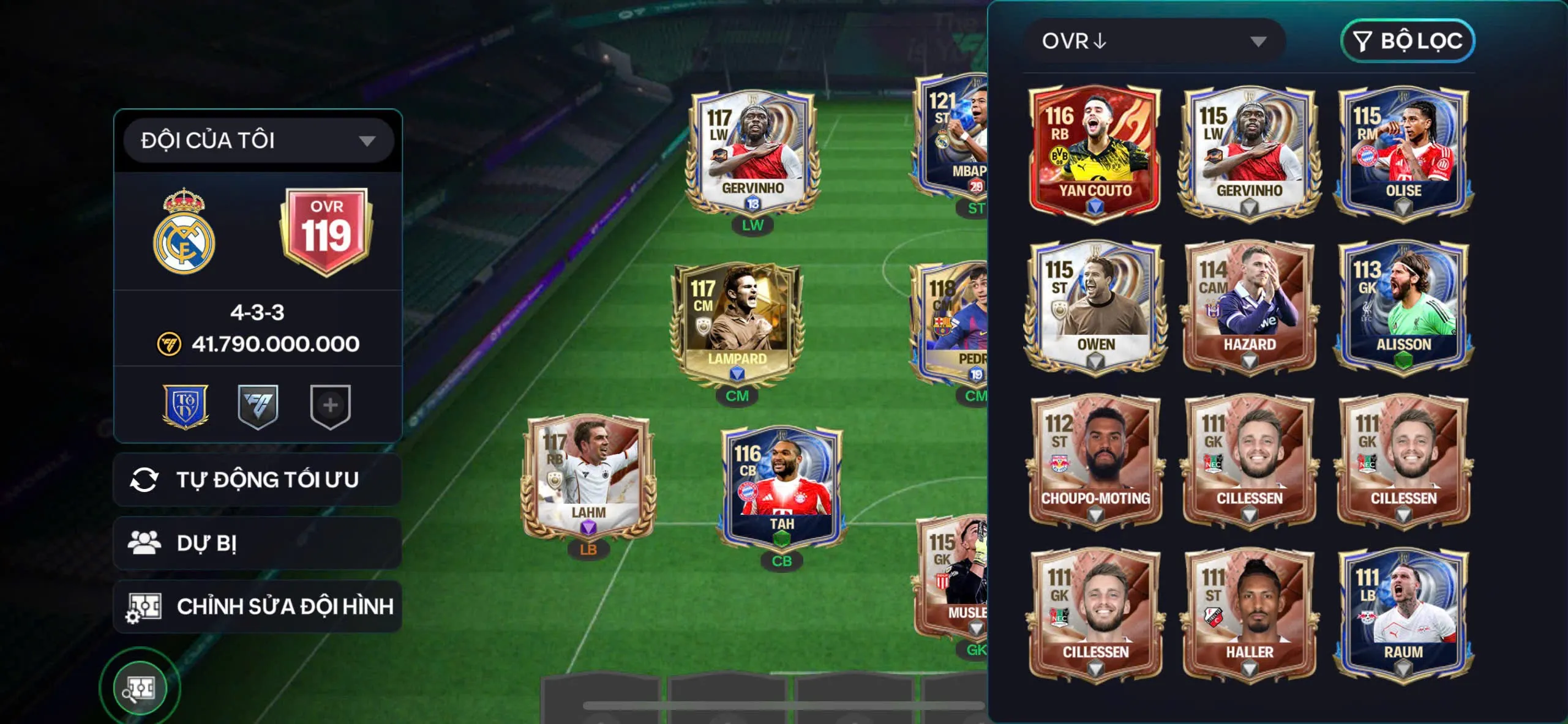Open the OVR sort dropdown
The height and width of the screenshot is (724, 1568).
[1153, 41]
